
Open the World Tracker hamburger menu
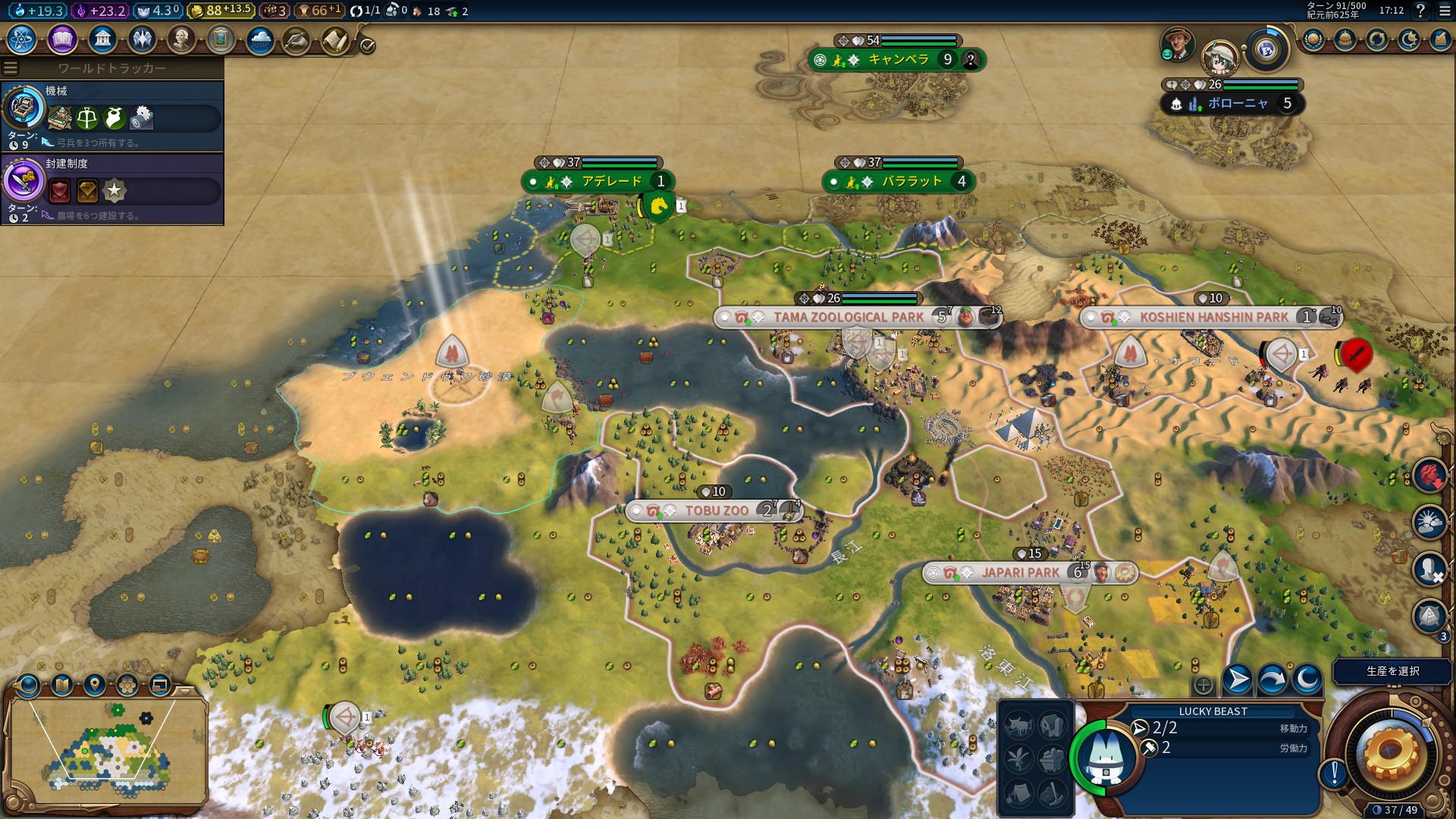click(x=11, y=68)
